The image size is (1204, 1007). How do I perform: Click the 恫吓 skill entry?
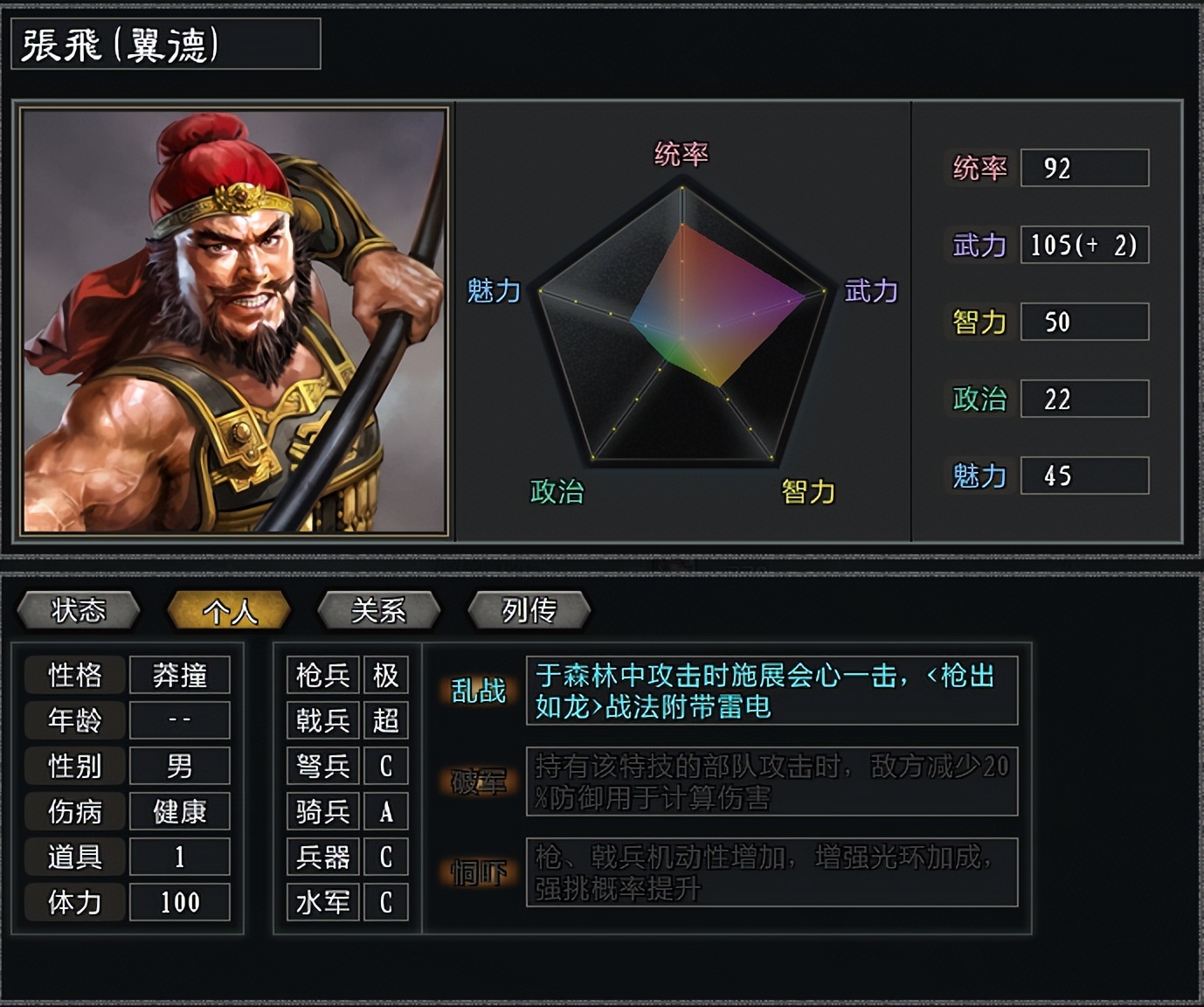pyautogui.click(x=478, y=872)
